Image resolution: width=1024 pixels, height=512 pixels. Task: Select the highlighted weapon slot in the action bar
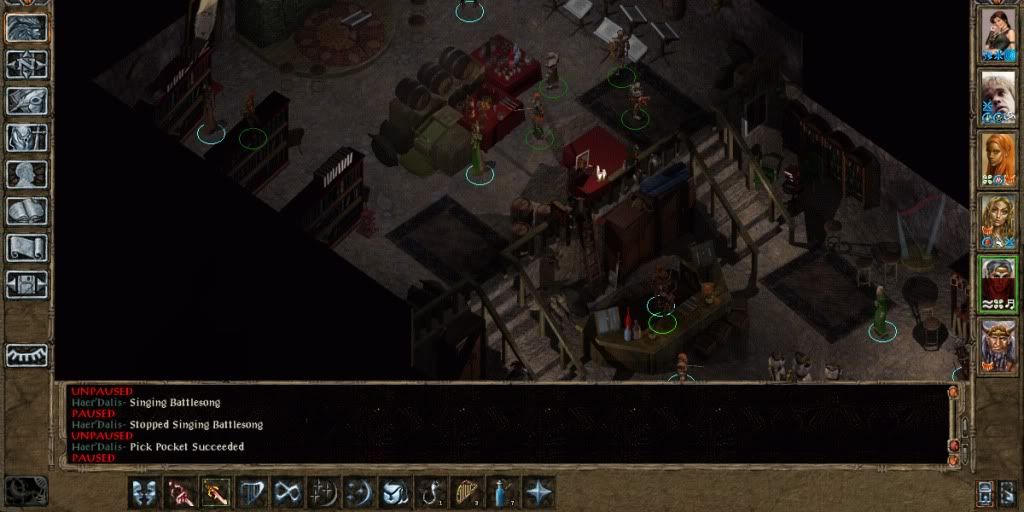(x=214, y=492)
